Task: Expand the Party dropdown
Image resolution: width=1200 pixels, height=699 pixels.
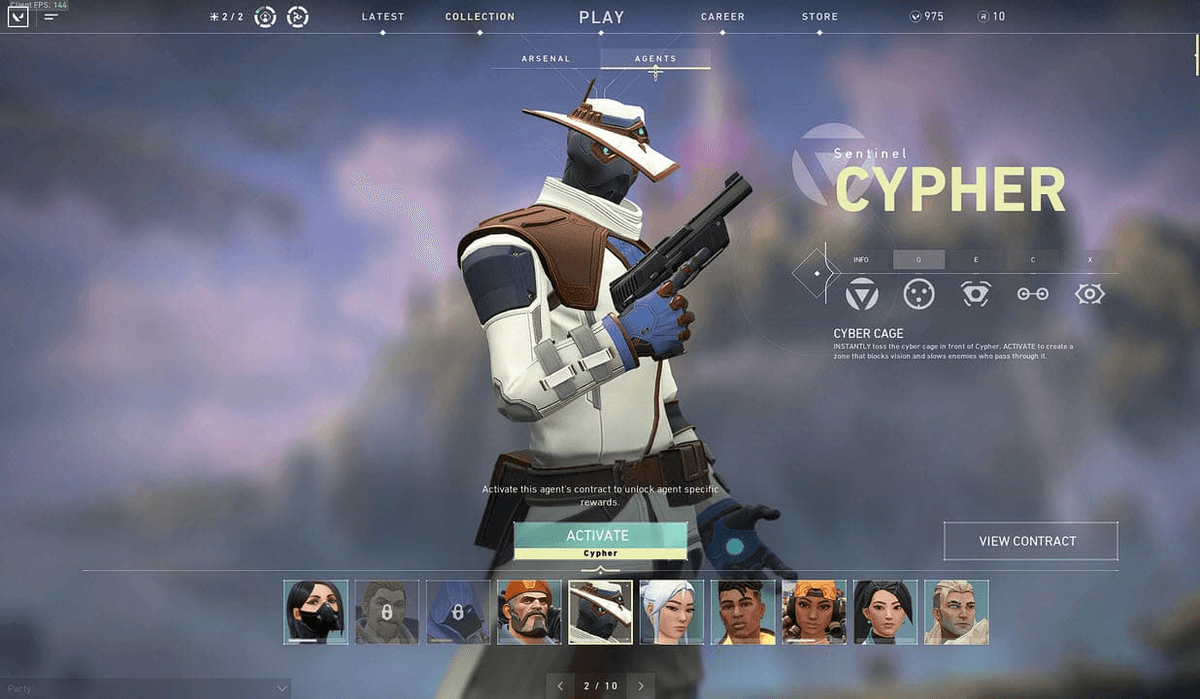Action: [281, 688]
